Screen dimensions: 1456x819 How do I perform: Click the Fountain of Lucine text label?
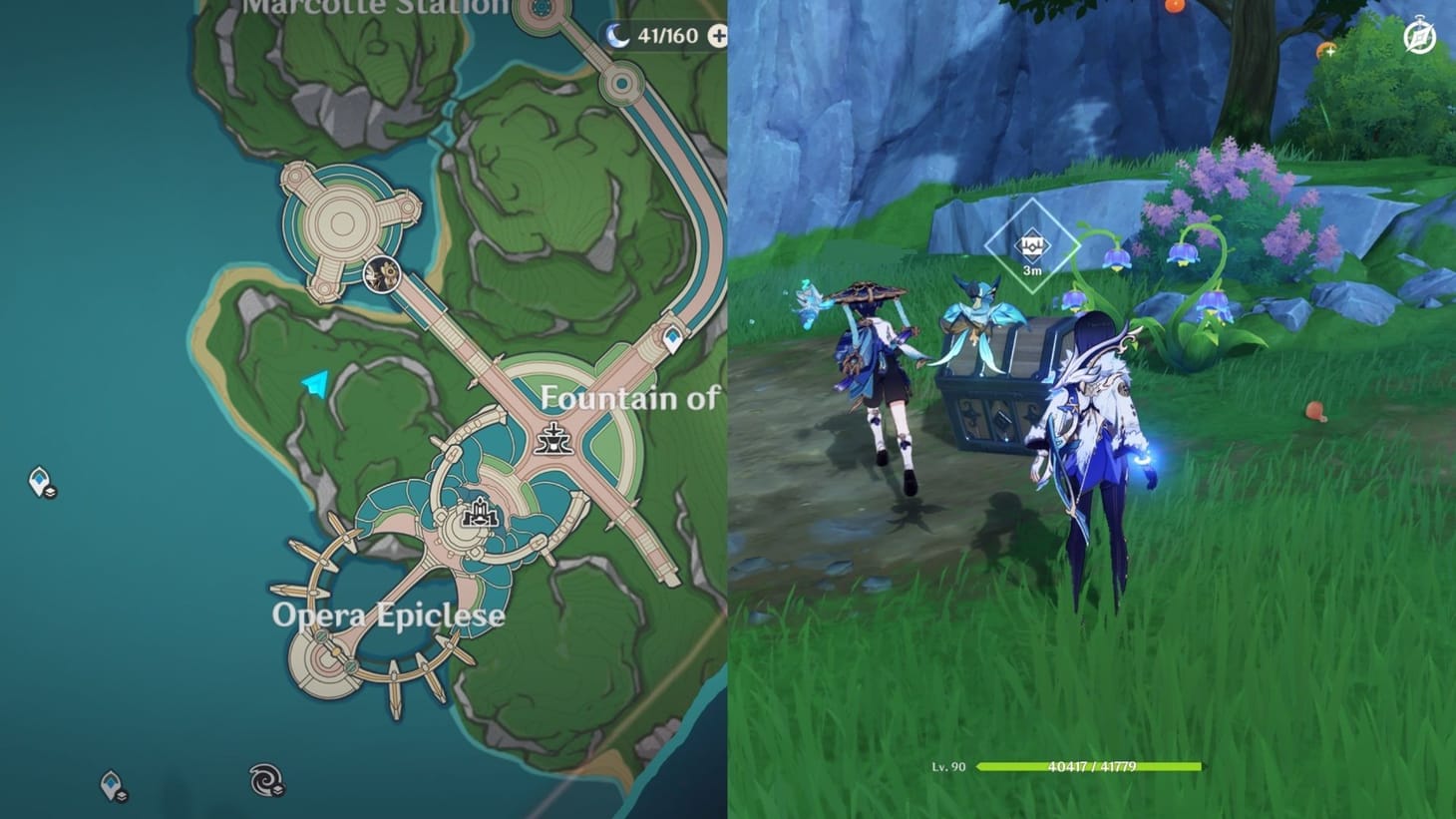click(x=630, y=398)
